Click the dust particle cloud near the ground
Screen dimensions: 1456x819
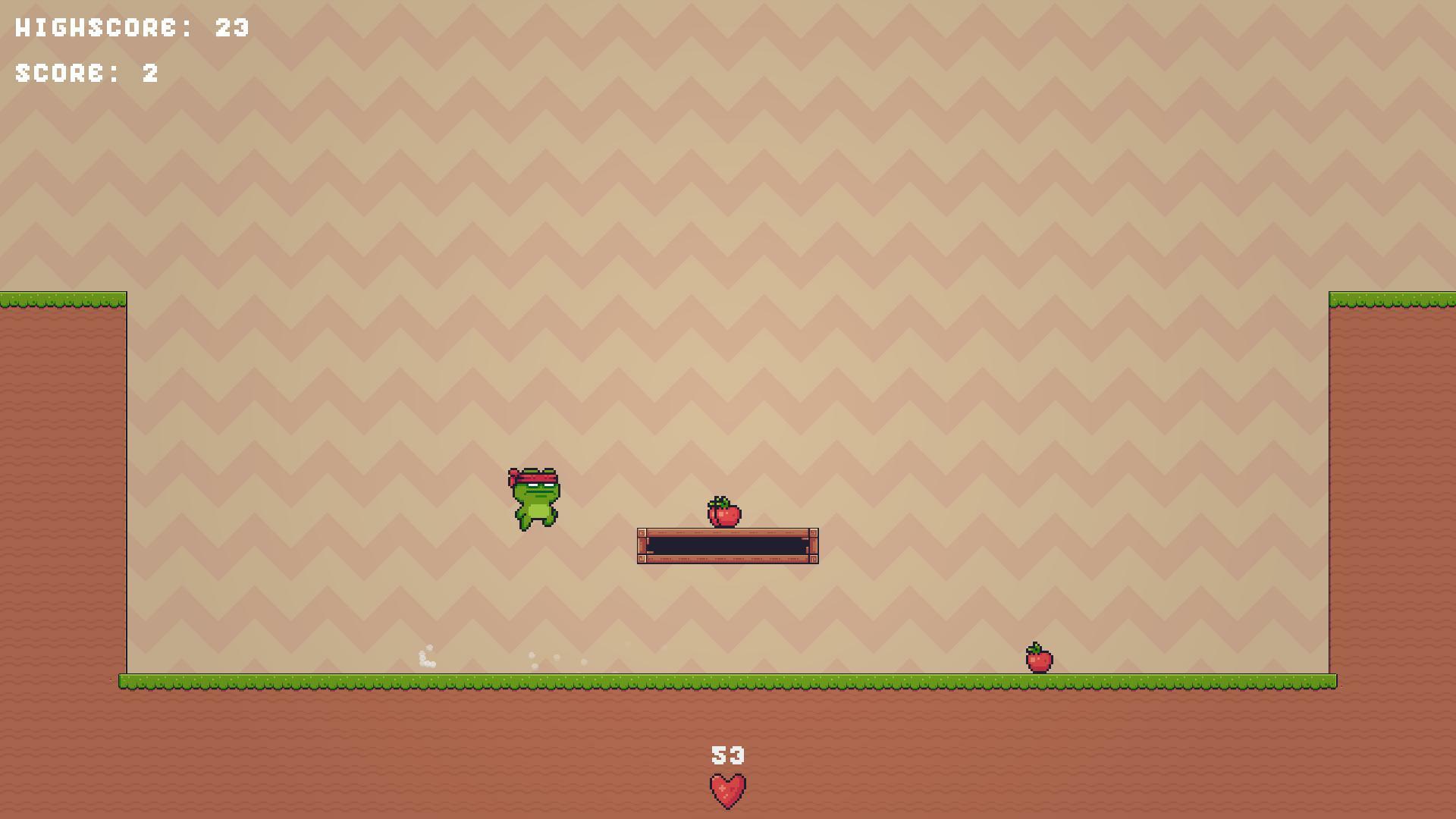click(x=426, y=655)
